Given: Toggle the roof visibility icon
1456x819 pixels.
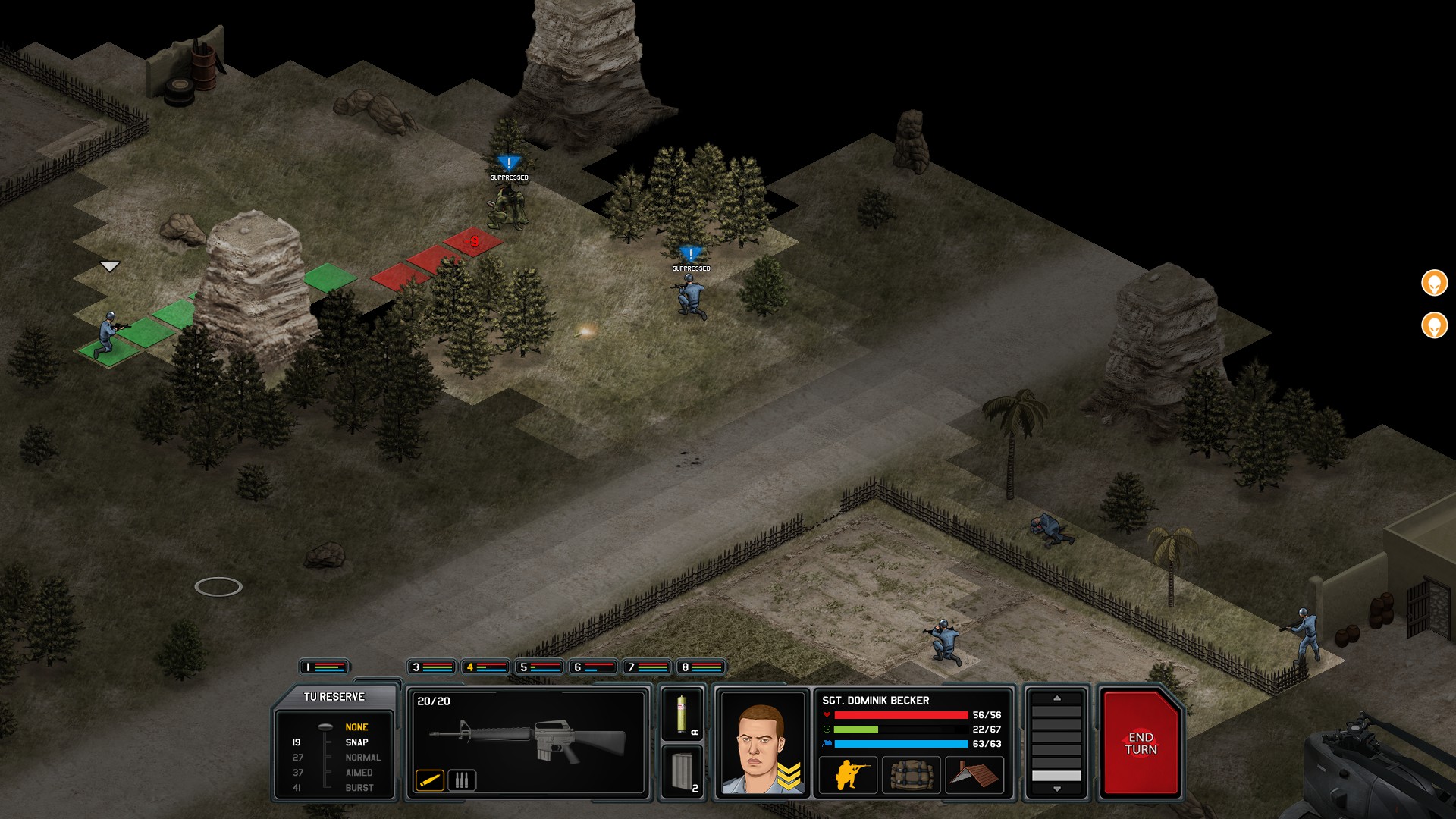Looking at the screenshot, I should point(974,774).
